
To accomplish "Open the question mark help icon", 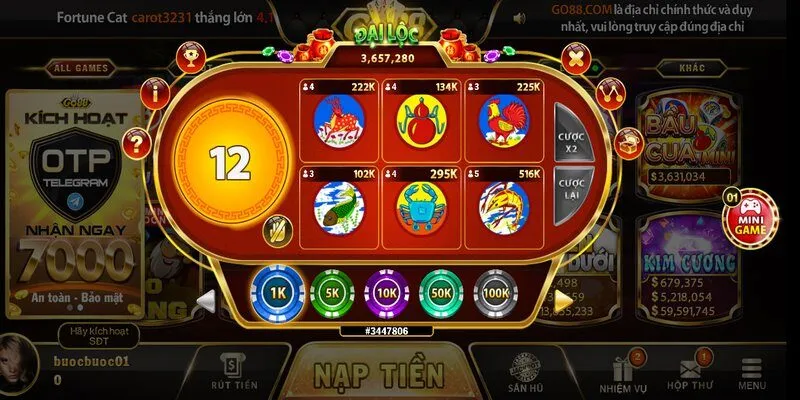I will (x=137, y=143).
